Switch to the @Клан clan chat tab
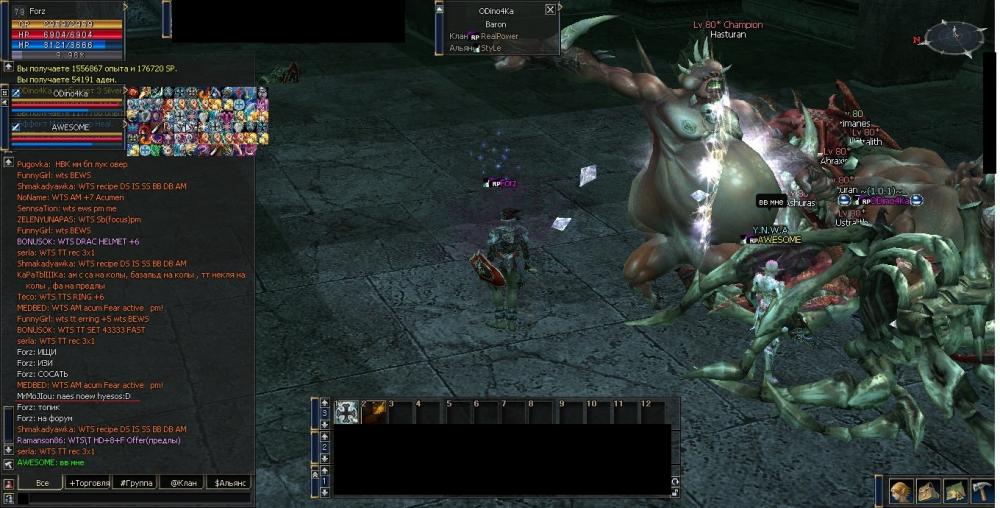Image resolution: width=1000 pixels, height=508 pixels. (181, 483)
